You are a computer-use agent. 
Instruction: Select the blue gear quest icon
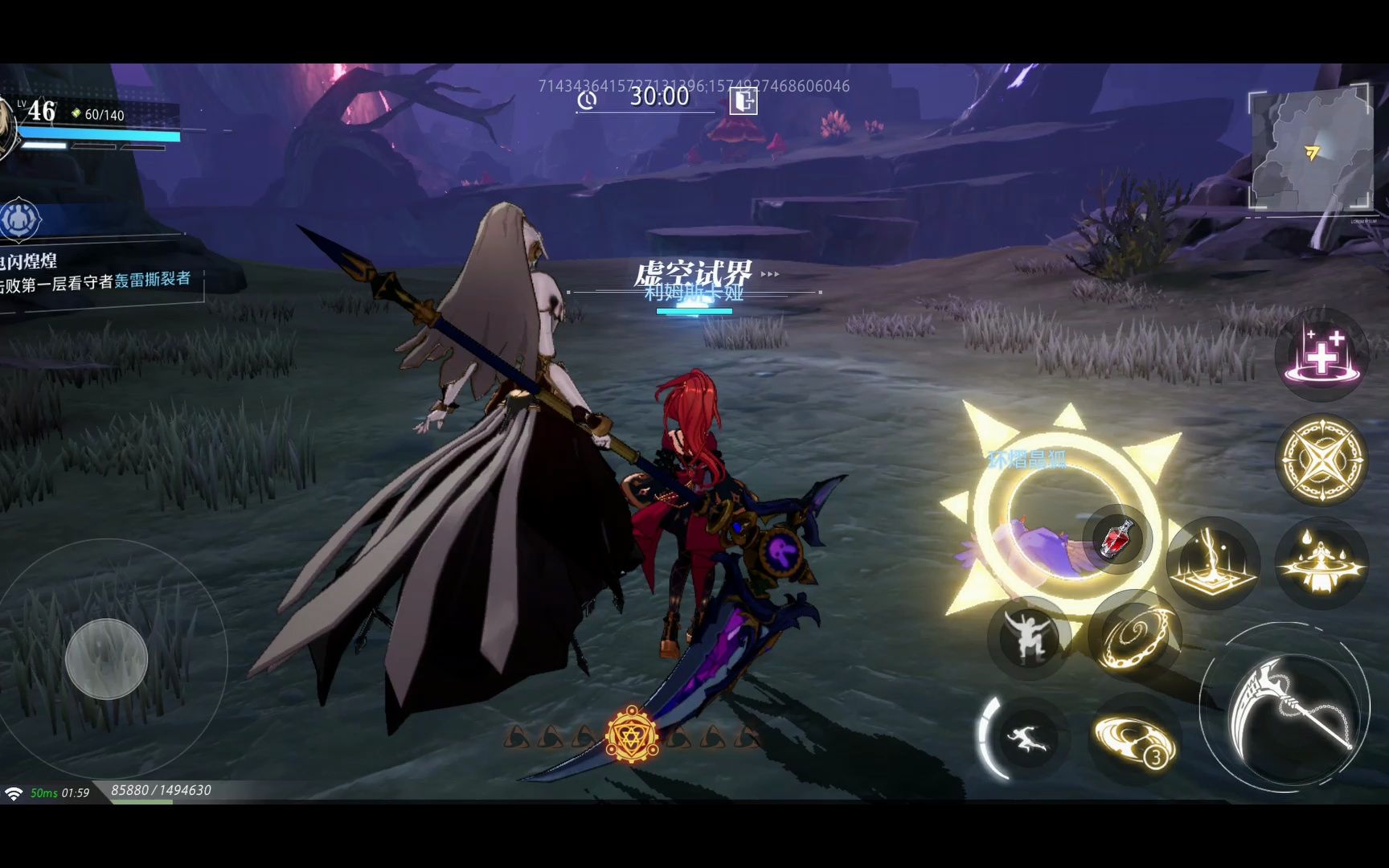pyautogui.click(x=20, y=219)
